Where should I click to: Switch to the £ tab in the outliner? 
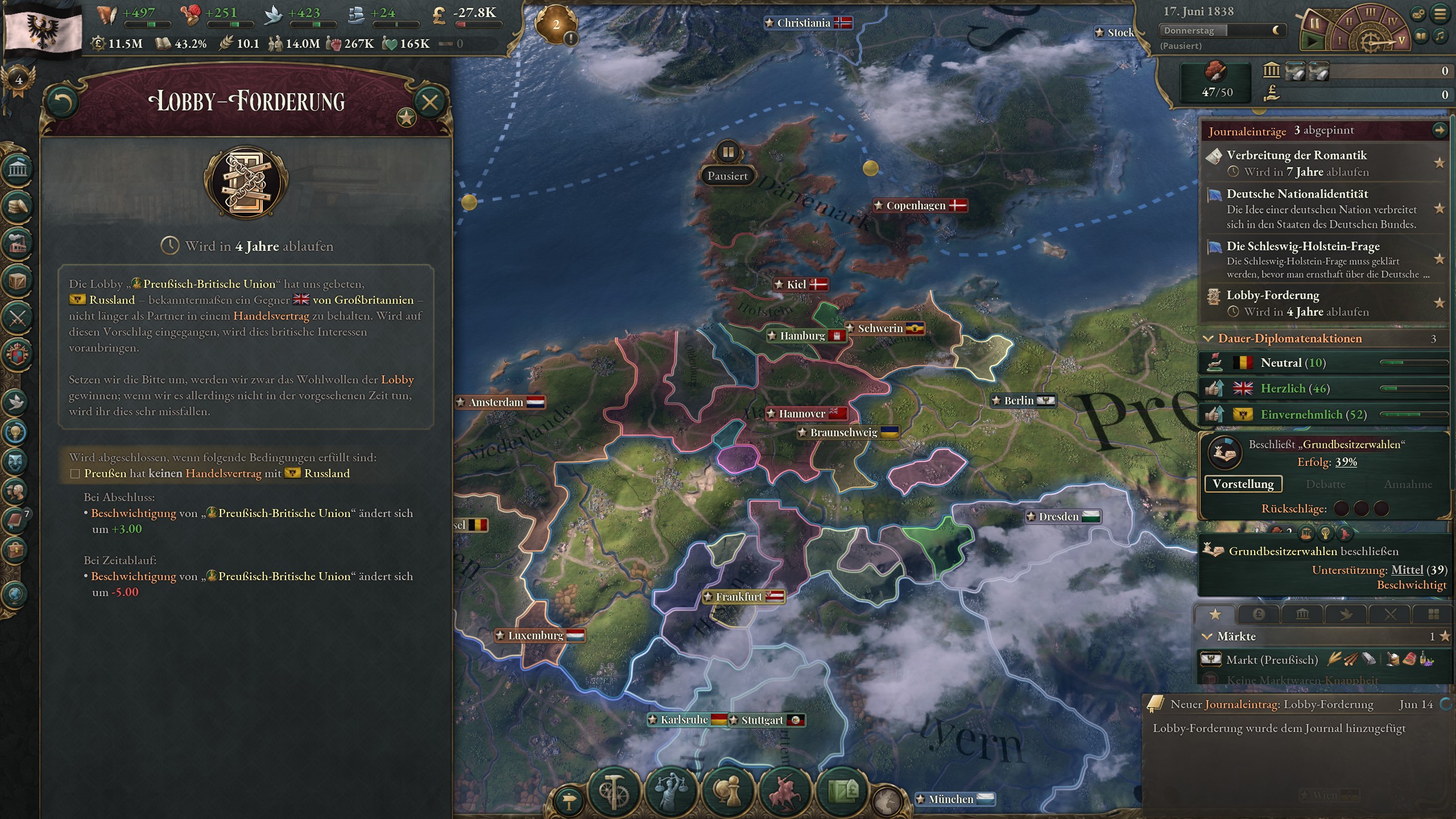pyautogui.click(x=1258, y=614)
